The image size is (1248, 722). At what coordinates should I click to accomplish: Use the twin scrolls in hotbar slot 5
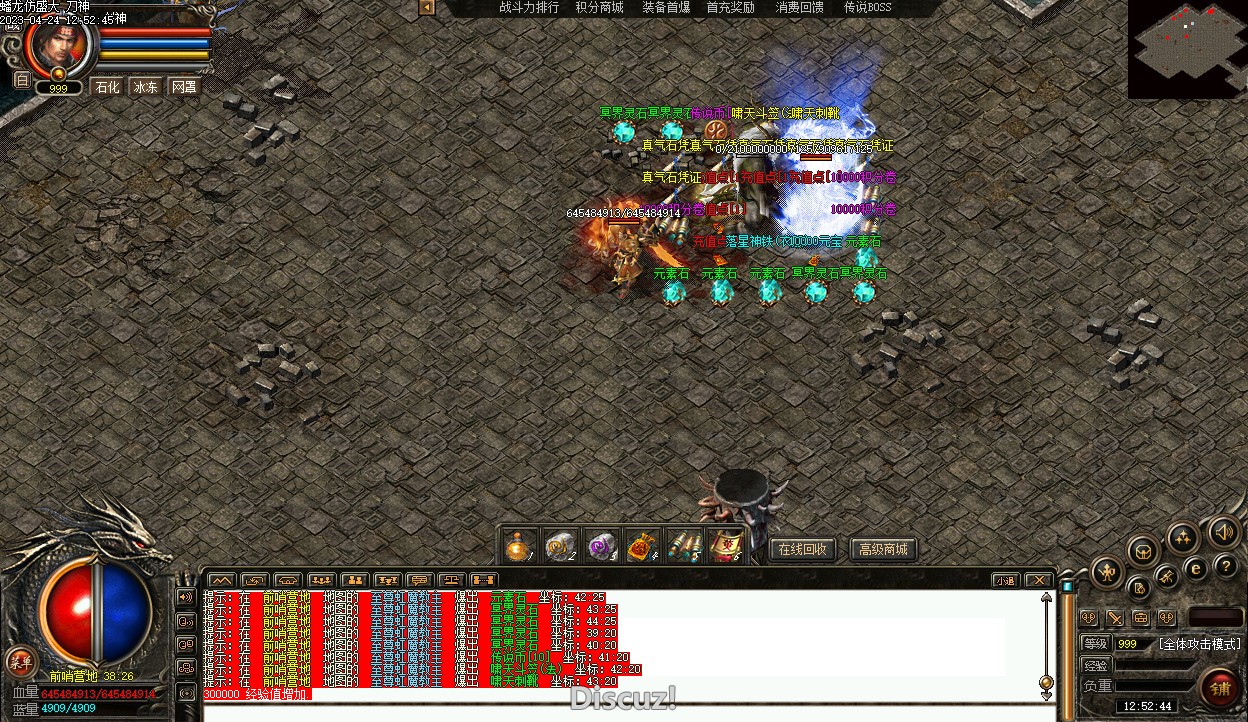pos(682,546)
